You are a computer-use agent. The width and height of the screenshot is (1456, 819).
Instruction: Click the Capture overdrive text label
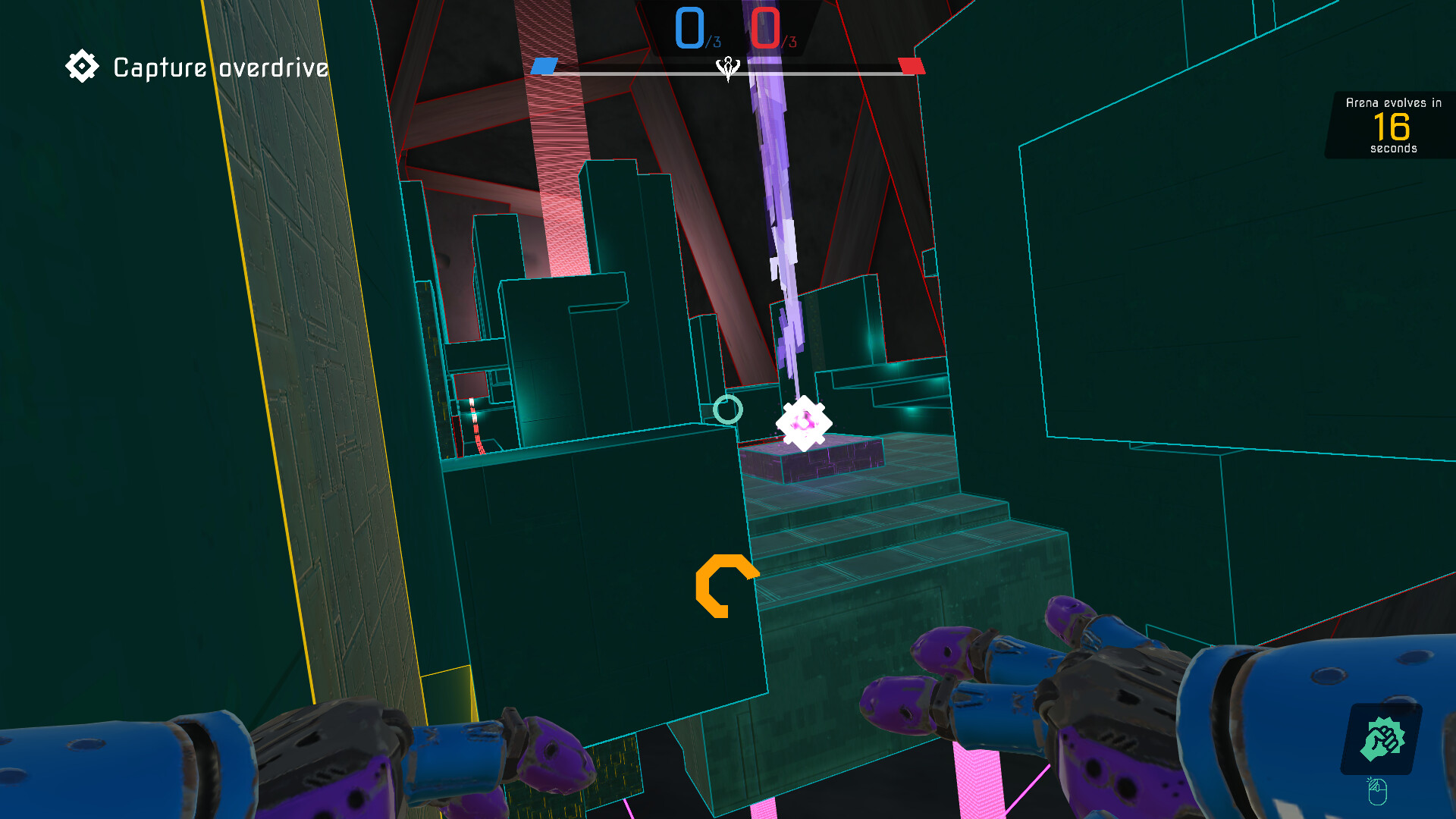[x=218, y=67]
